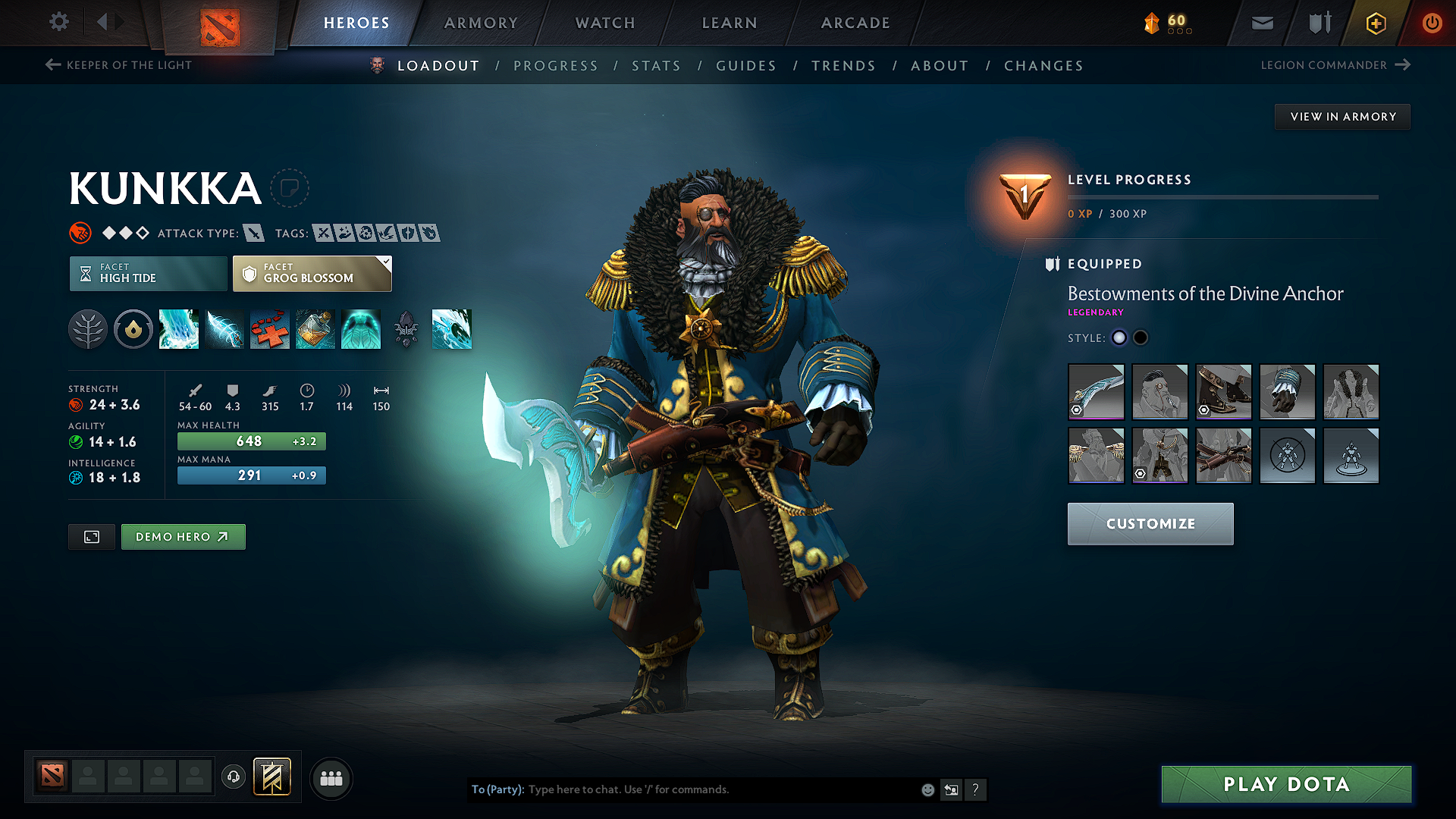The width and height of the screenshot is (1456, 819).
Task: Select the white Style option
Action: (x=1119, y=337)
